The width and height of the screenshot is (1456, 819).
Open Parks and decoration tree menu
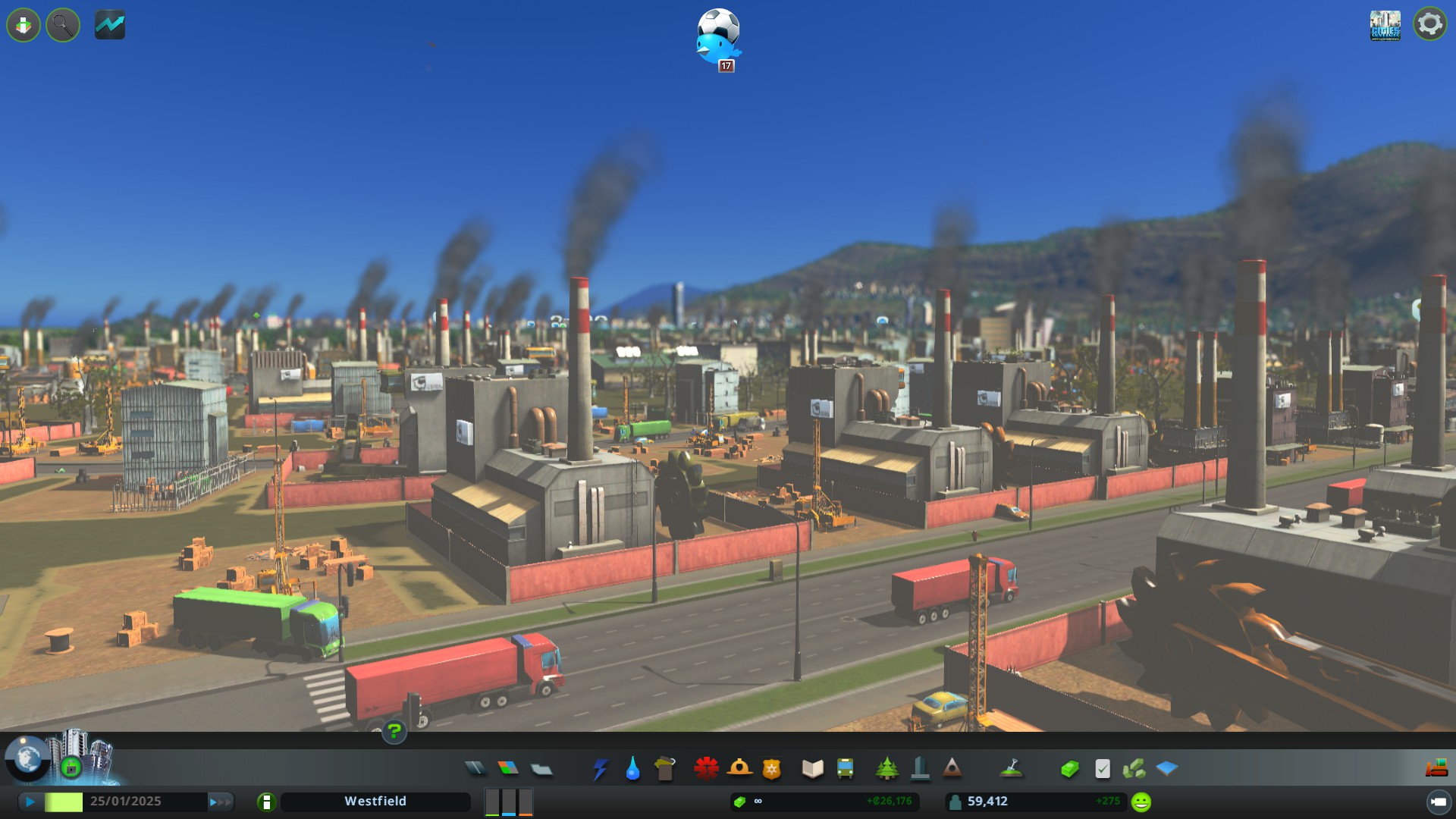886,769
